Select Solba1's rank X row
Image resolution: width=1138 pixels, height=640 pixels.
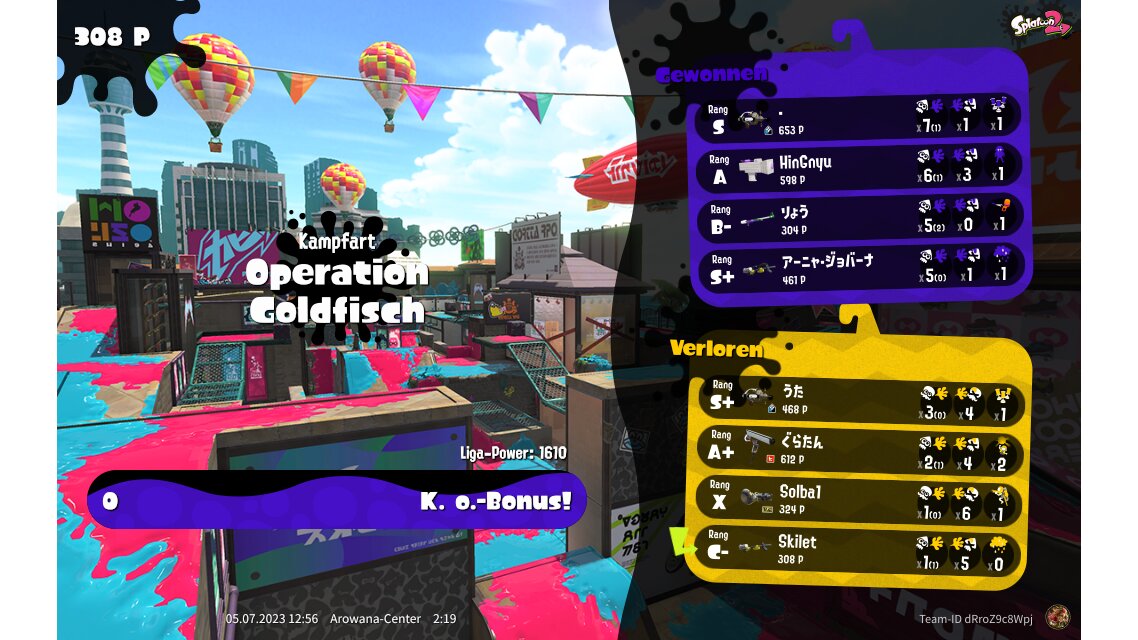tap(859, 500)
